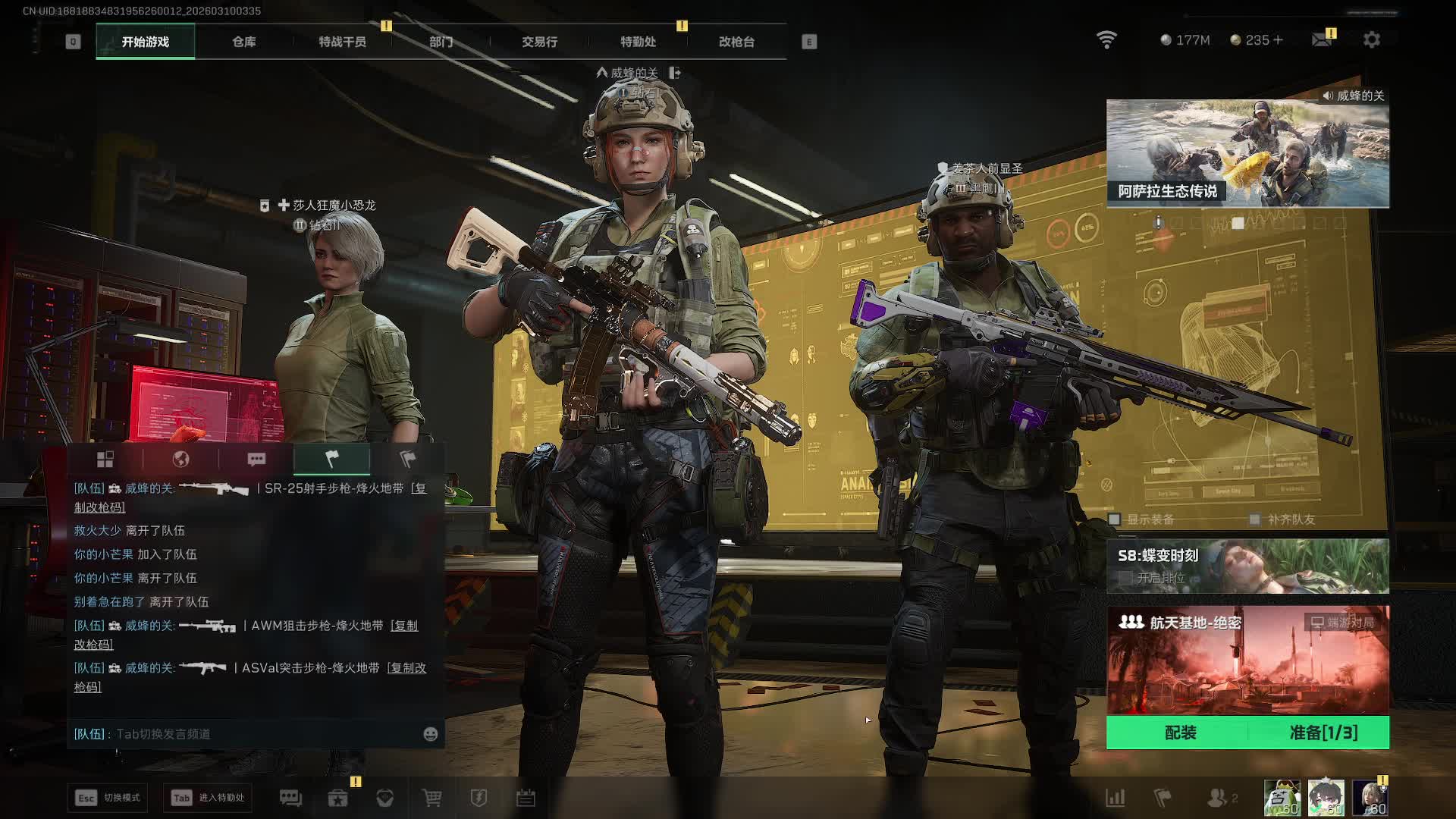The height and width of the screenshot is (819, 1456).
Task: Toggle the 显示装备 checkbox
Action: tap(1115, 519)
